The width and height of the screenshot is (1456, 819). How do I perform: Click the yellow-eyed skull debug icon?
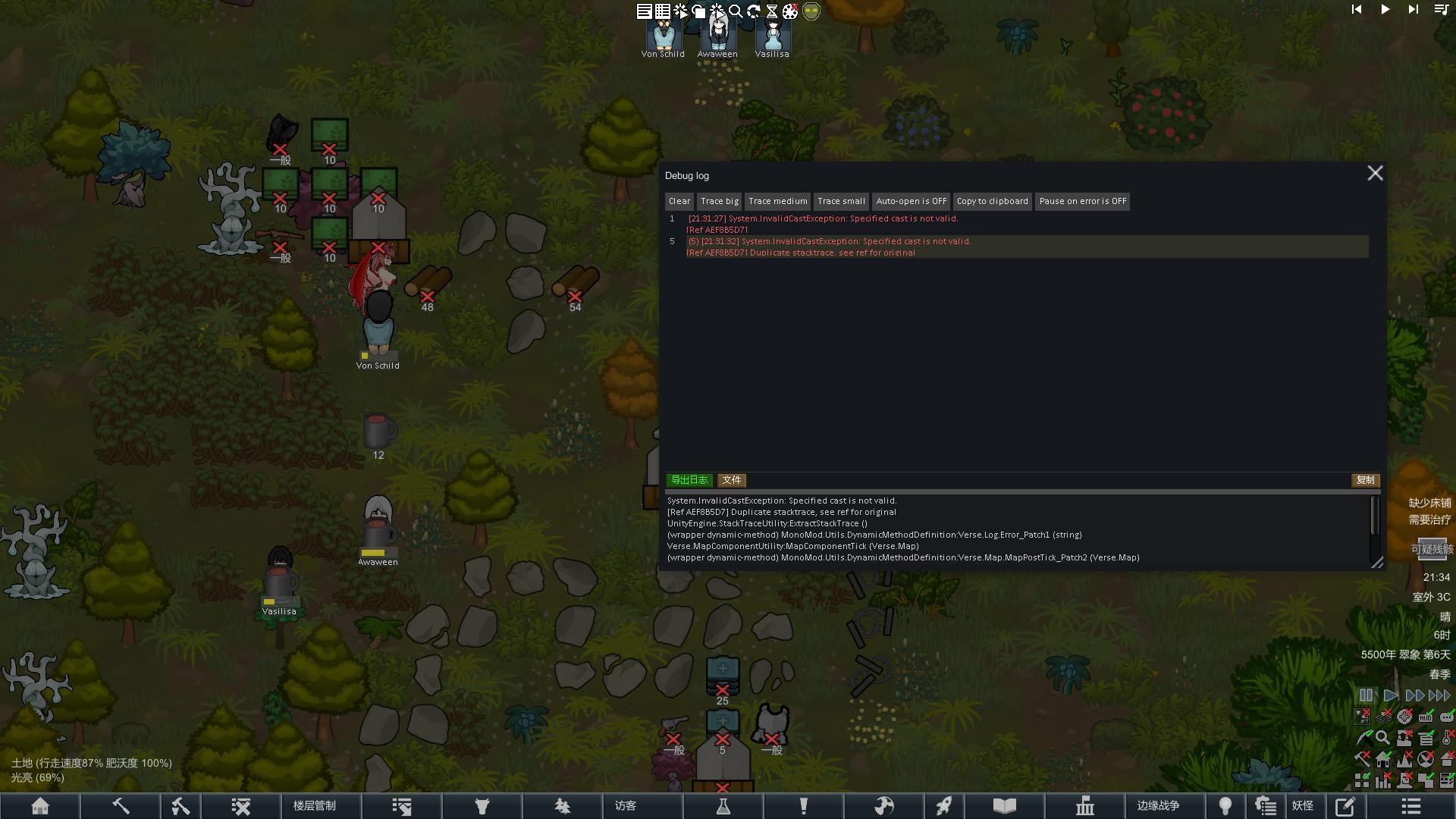click(811, 11)
